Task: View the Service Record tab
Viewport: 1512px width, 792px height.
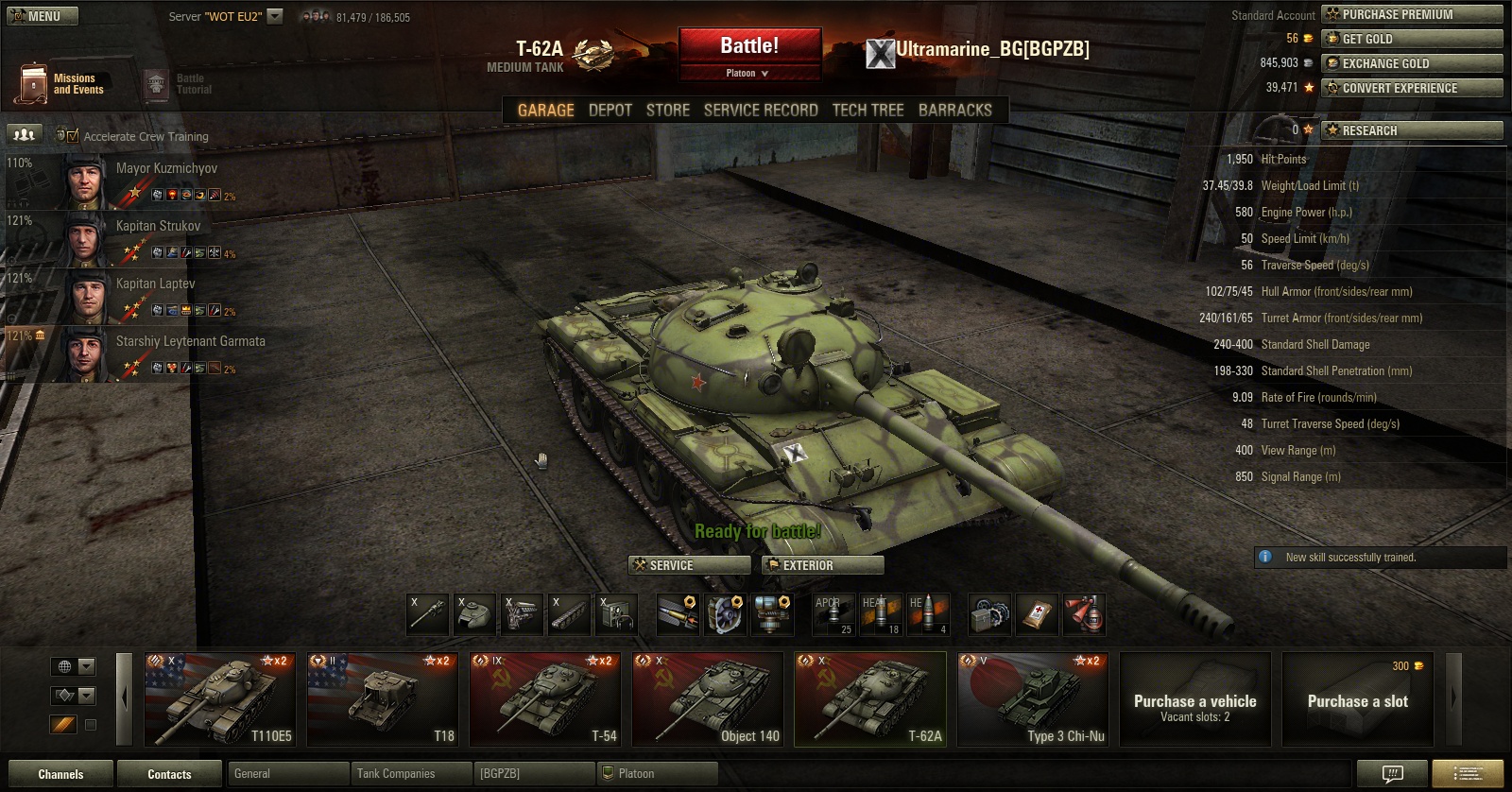Action: (x=760, y=111)
